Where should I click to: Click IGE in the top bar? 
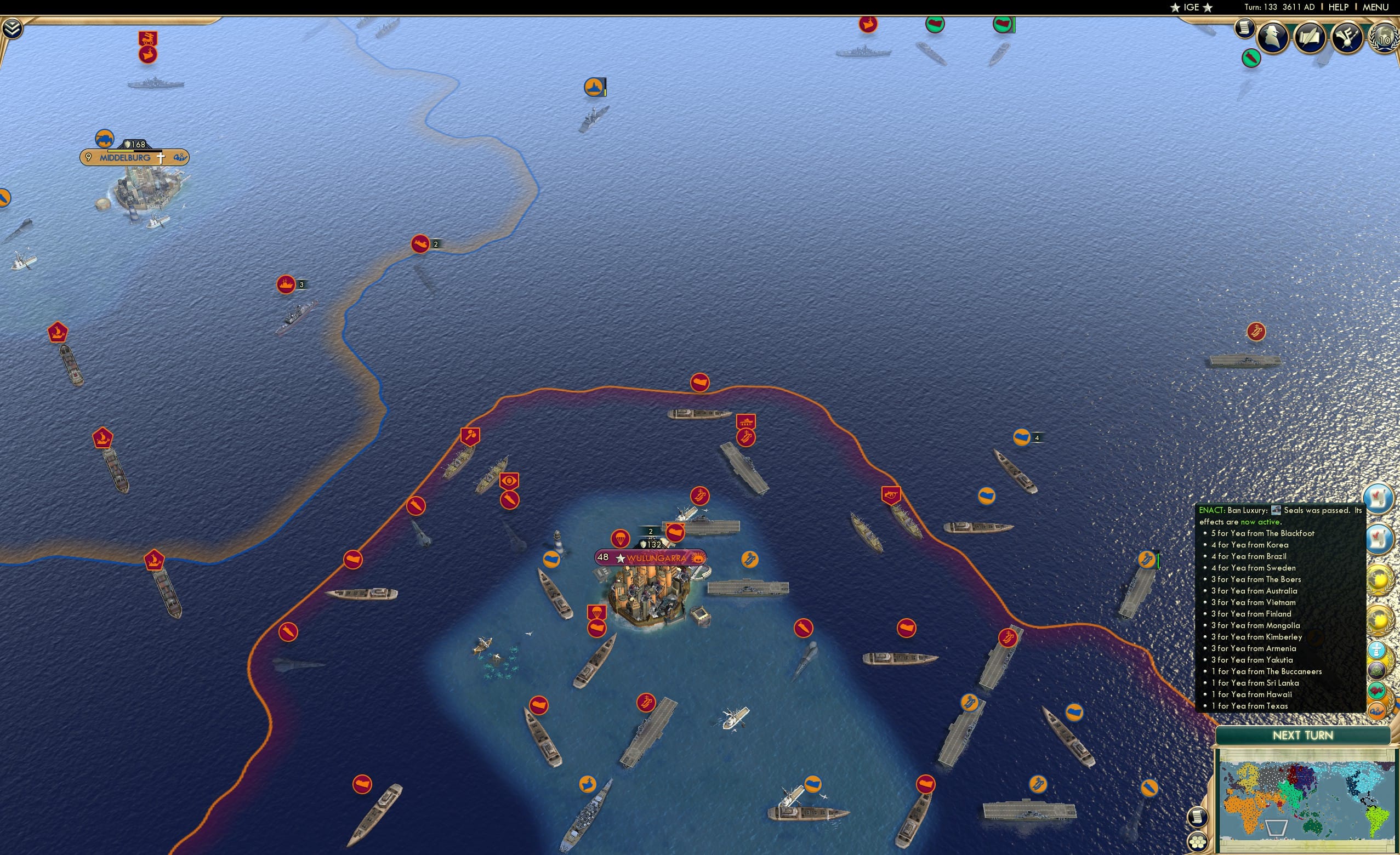click(1192, 7)
